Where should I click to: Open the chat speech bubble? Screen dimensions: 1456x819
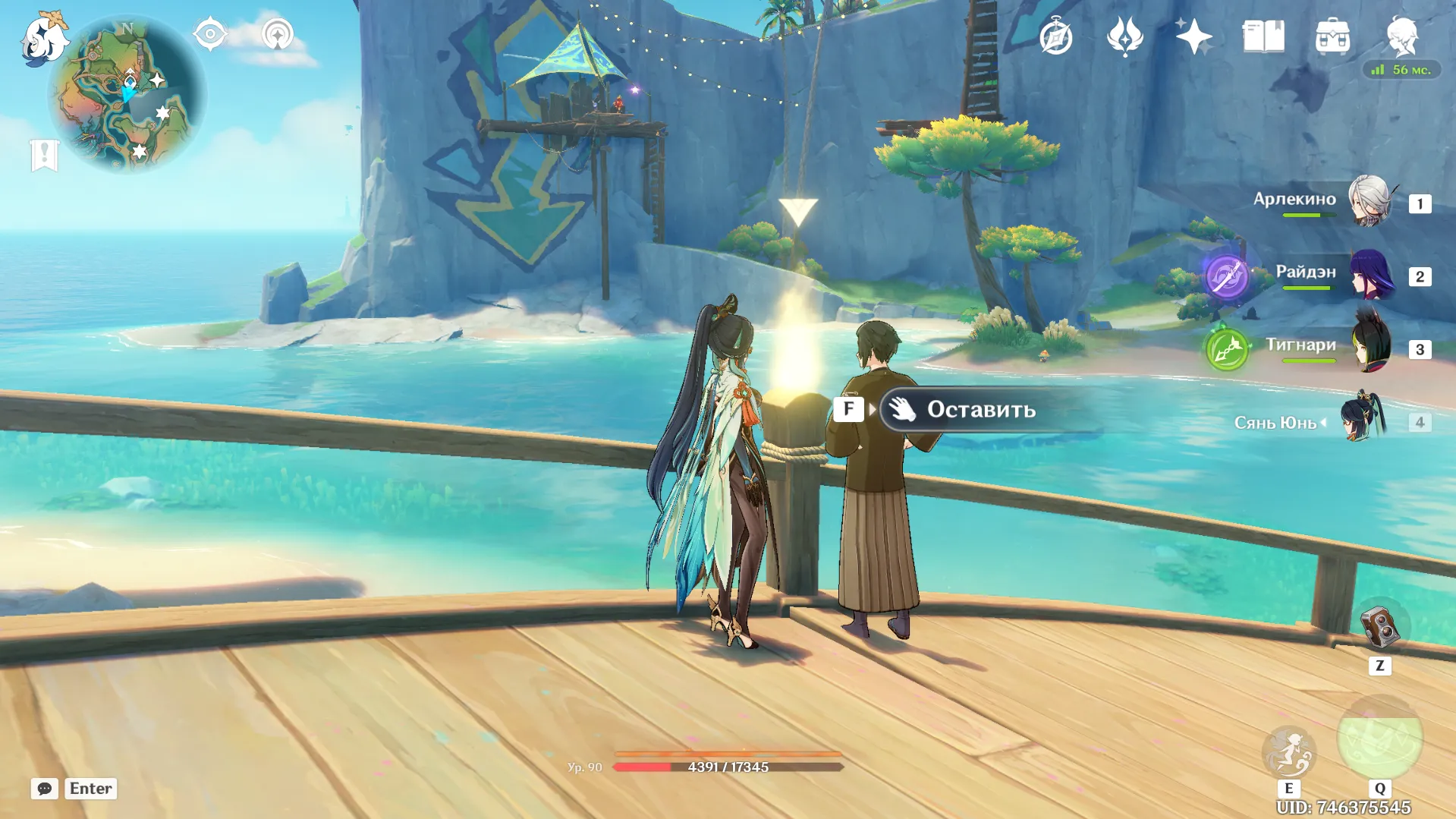(45, 789)
